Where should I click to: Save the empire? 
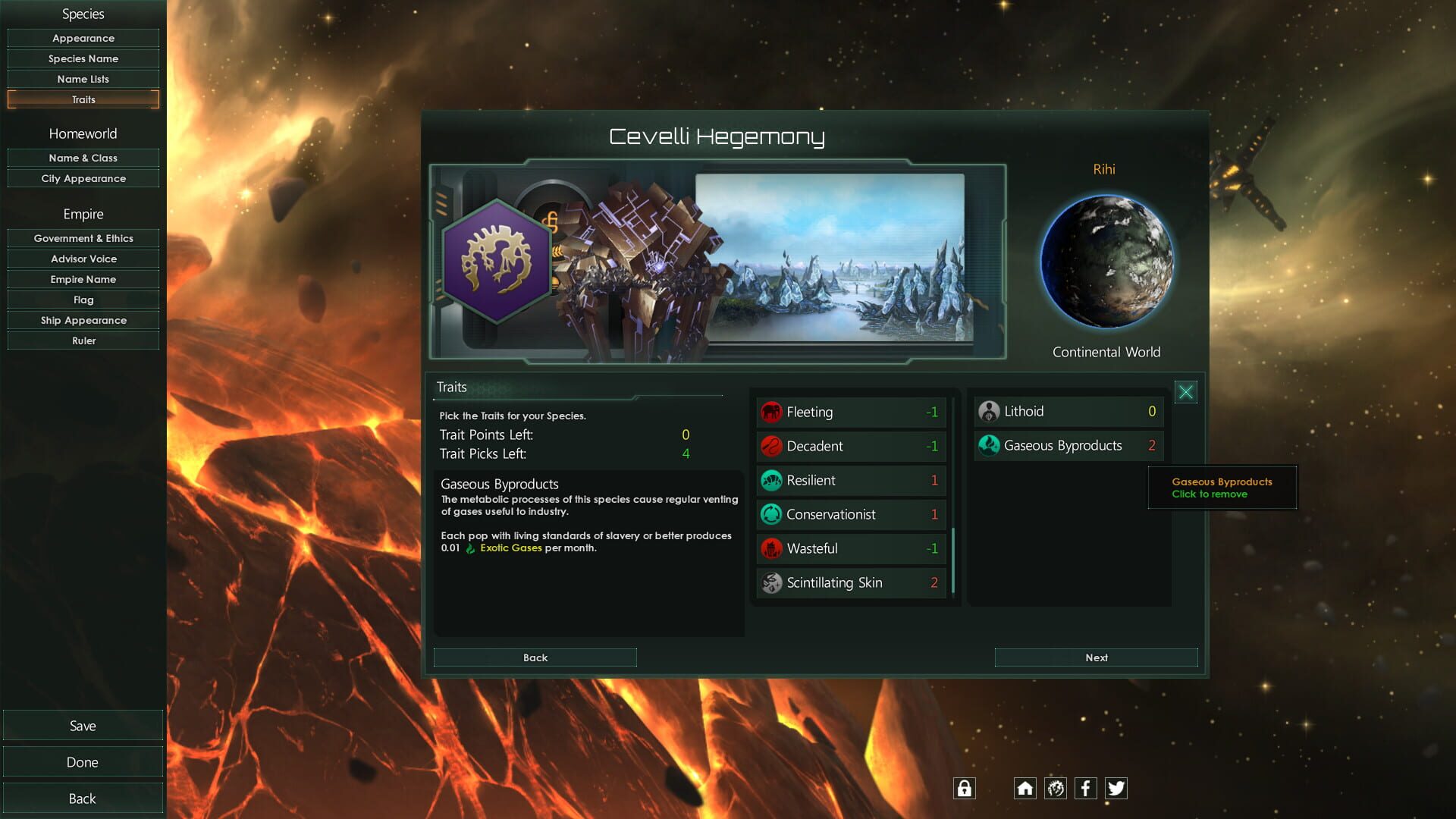click(83, 725)
